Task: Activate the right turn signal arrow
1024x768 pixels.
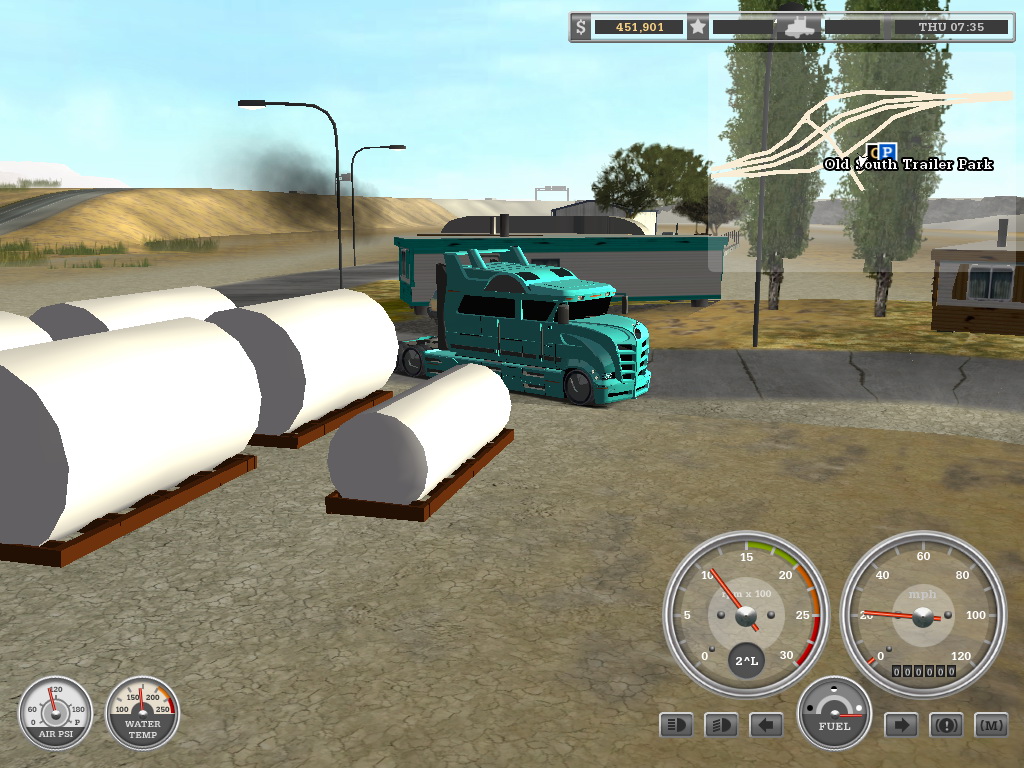Action: (x=901, y=725)
